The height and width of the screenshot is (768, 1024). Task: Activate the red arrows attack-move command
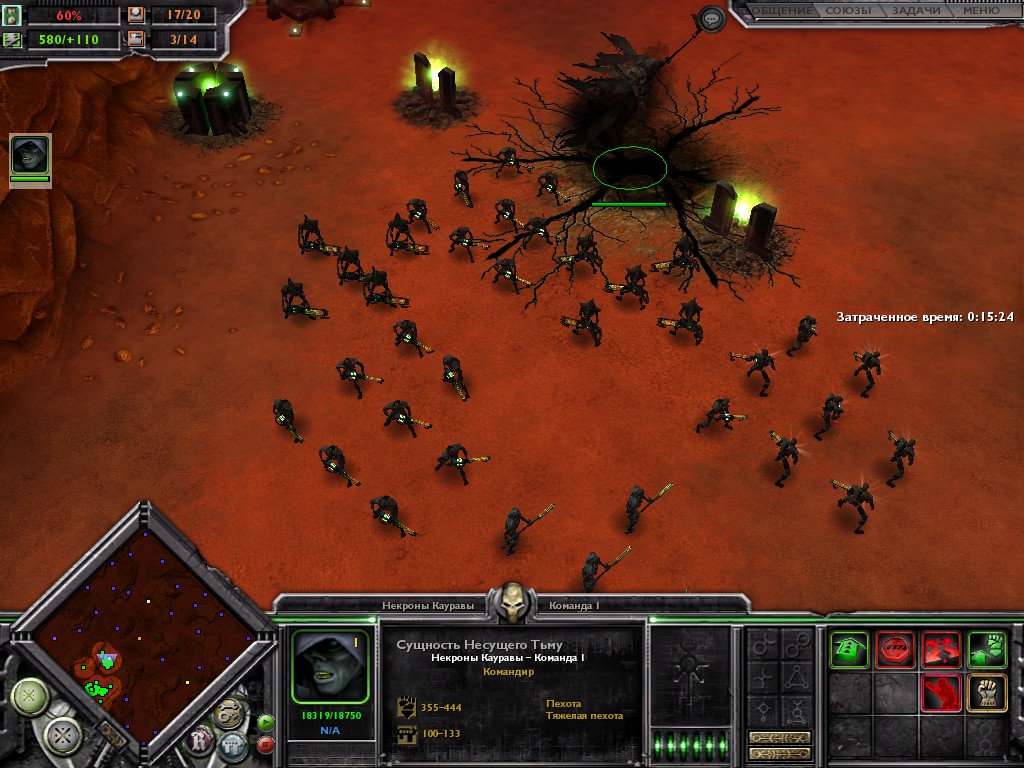(x=940, y=648)
